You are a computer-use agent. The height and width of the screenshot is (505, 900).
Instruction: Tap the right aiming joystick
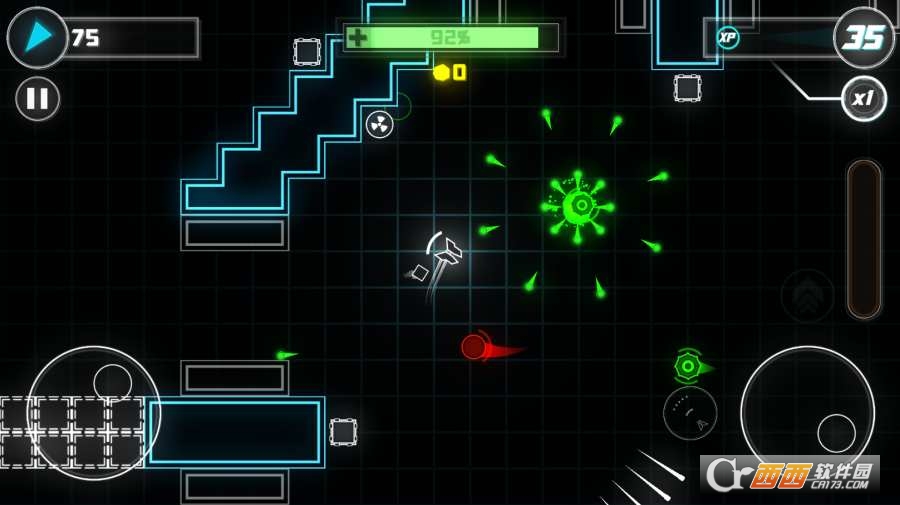(807, 412)
